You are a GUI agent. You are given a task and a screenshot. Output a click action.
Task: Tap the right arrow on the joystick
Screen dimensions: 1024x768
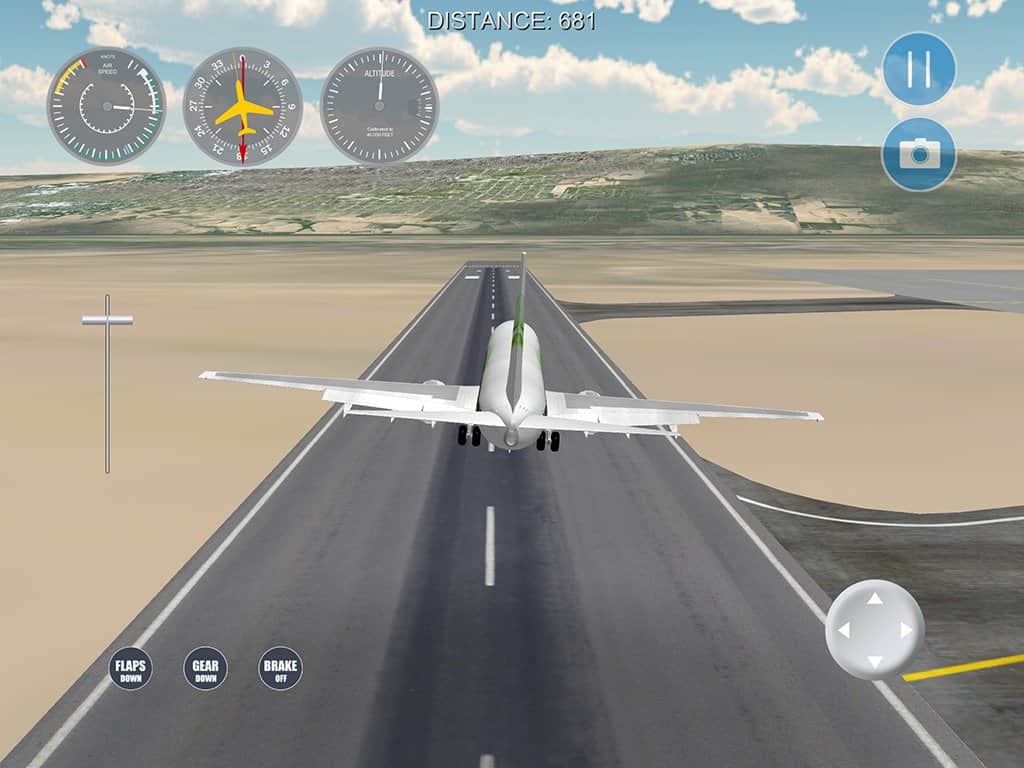[x=907, y=630]
